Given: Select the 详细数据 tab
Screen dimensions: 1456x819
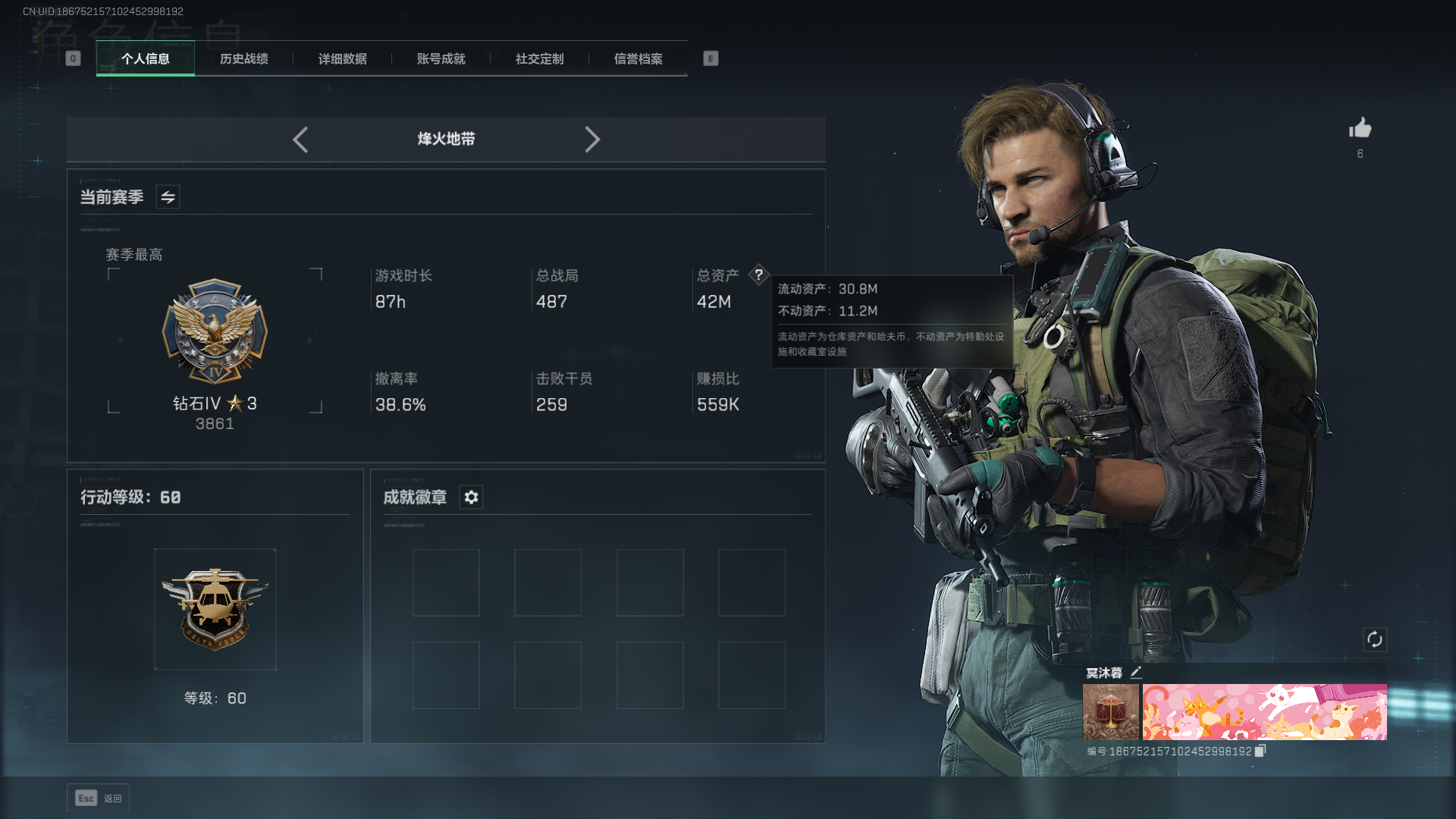Looking at the screenshot, I should [x=342, y=59].
